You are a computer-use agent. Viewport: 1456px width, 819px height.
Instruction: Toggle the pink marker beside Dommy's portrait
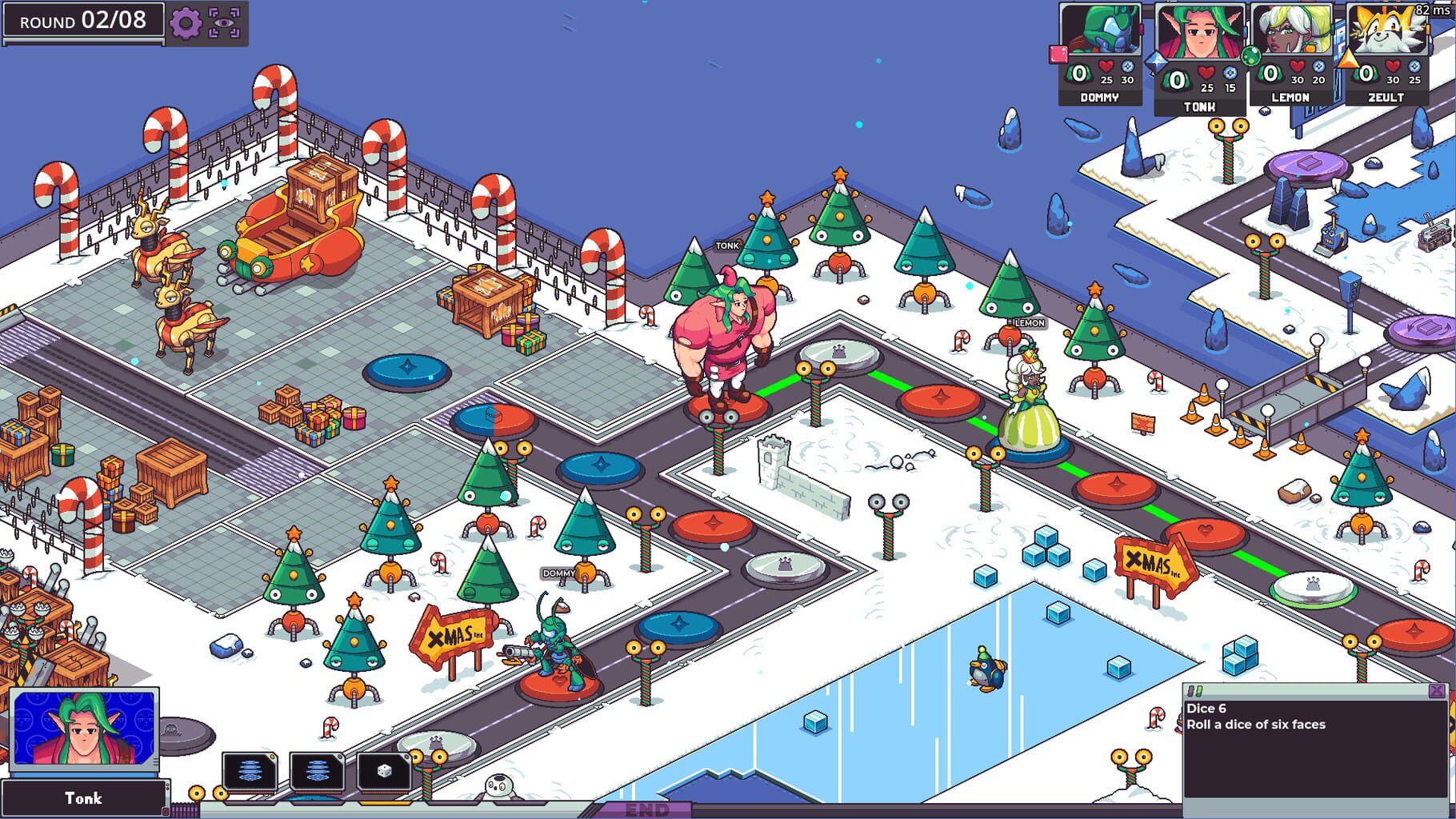click(1059, 53)
